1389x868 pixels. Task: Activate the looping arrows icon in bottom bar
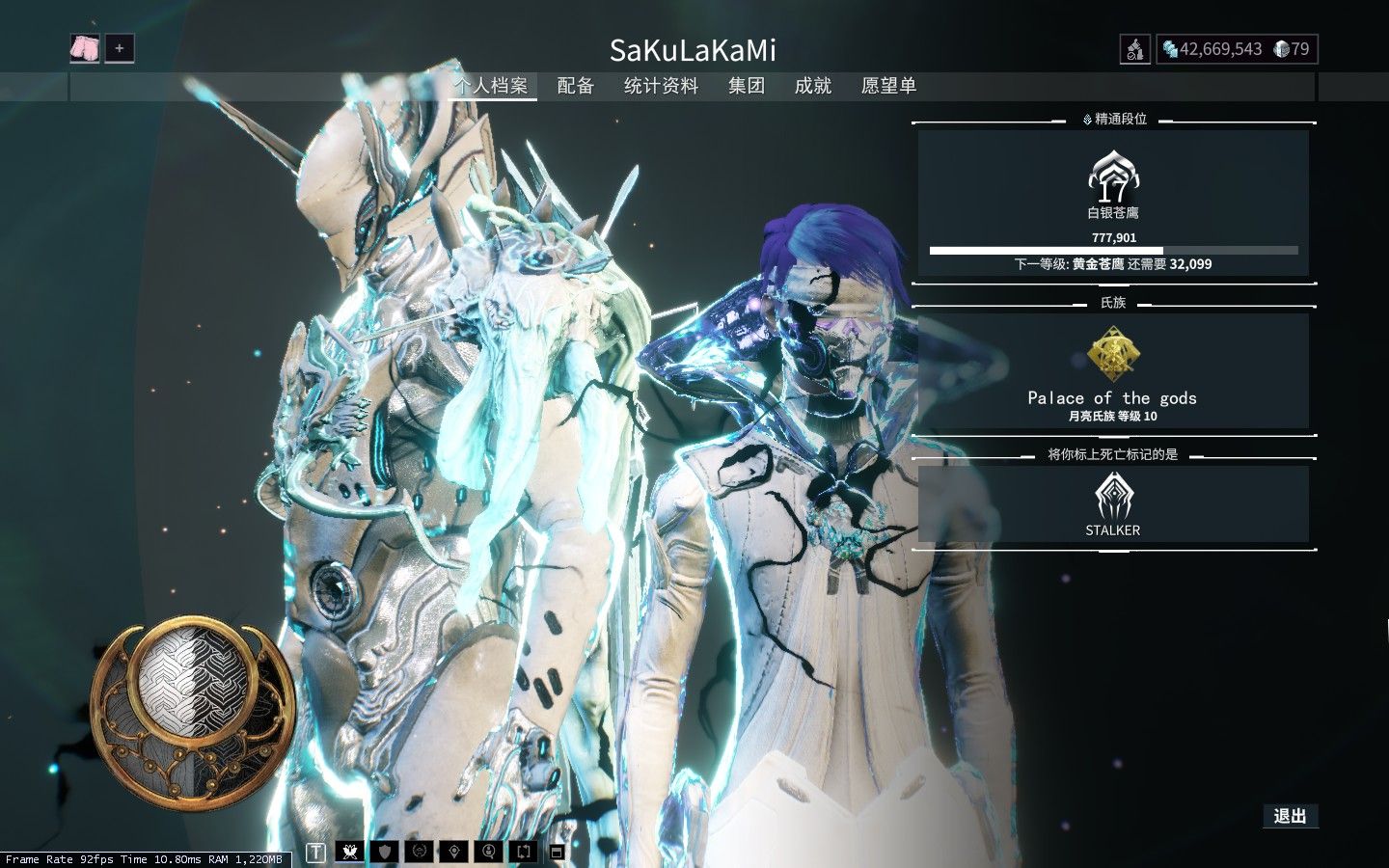[x=524, y=852]
